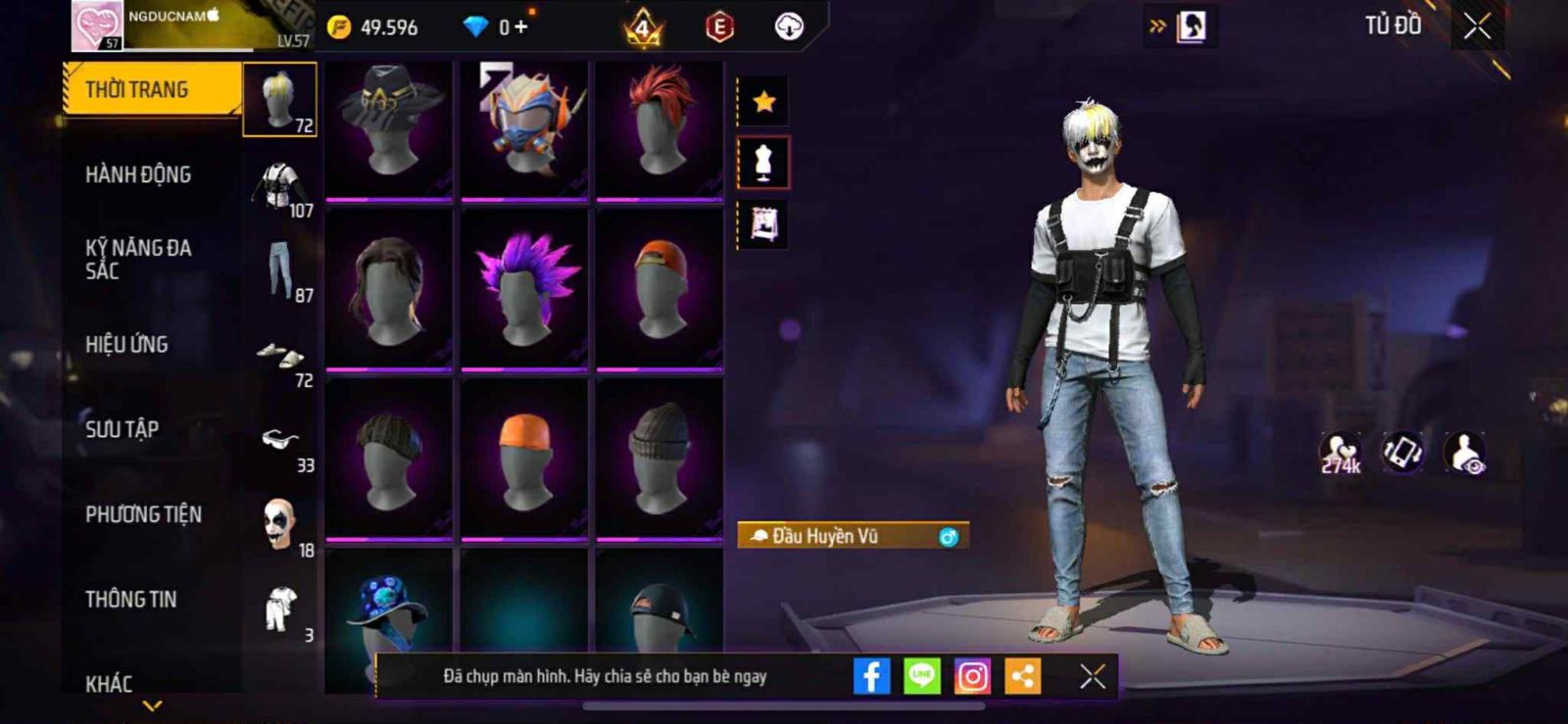Dismiss the screenshot share banner
The width and height of the screenshot is (1568, 724).
coord(1092,676)
